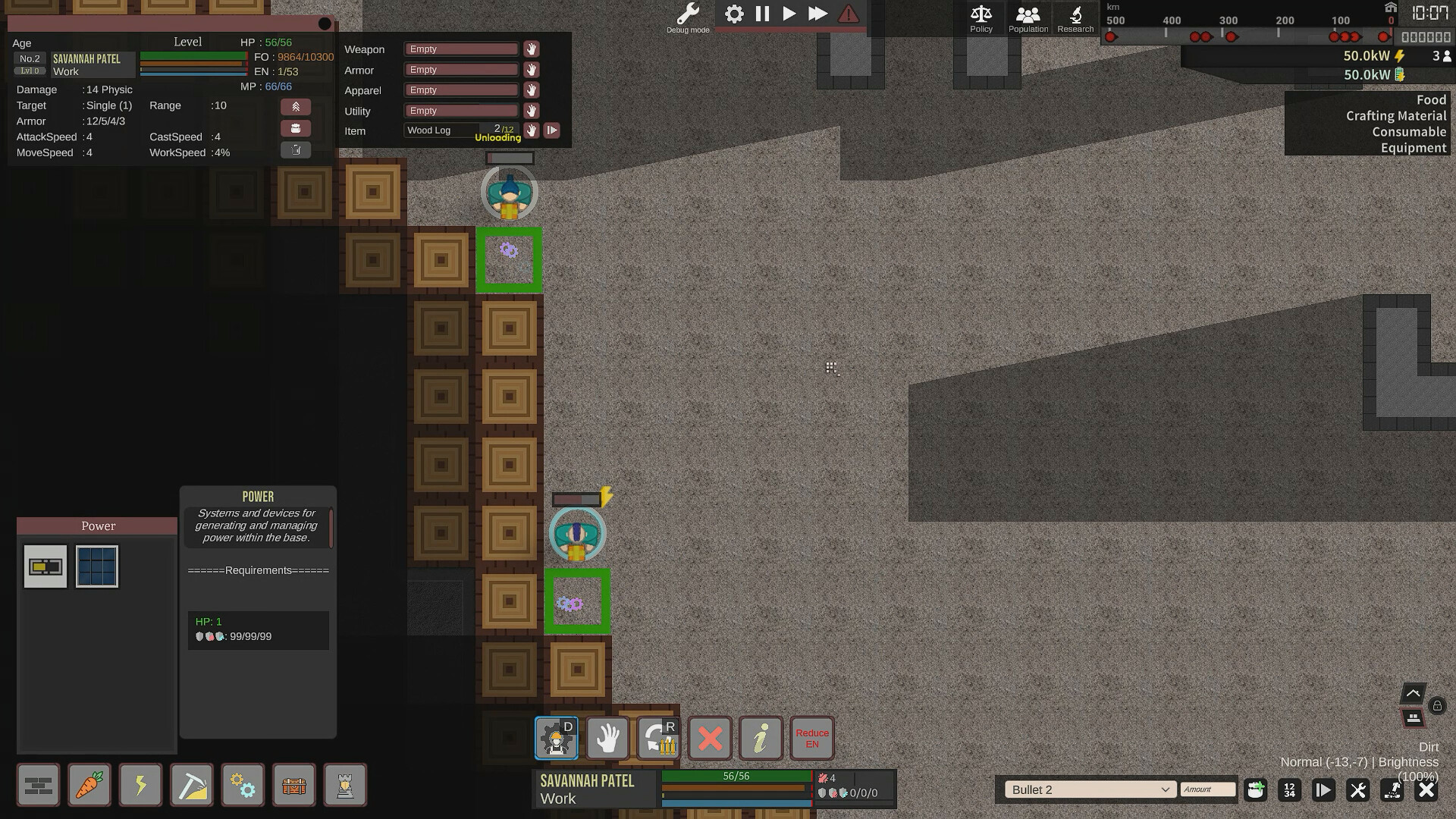Select the farming carrot build category

tap(89, 785)
